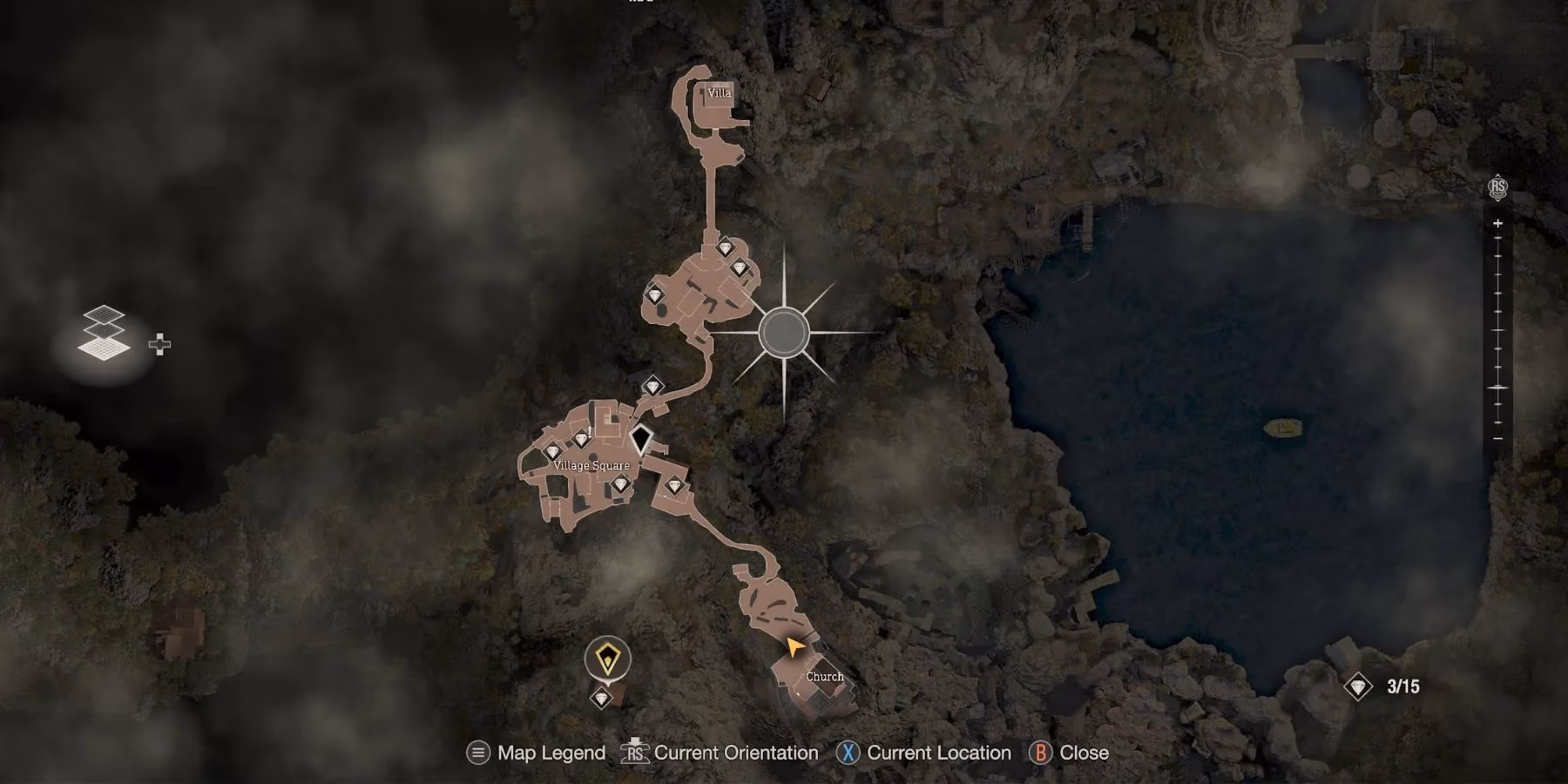Click the stacked floor layers icon
The width and height of the screenshot is (1568, 784).
point(104,334)
